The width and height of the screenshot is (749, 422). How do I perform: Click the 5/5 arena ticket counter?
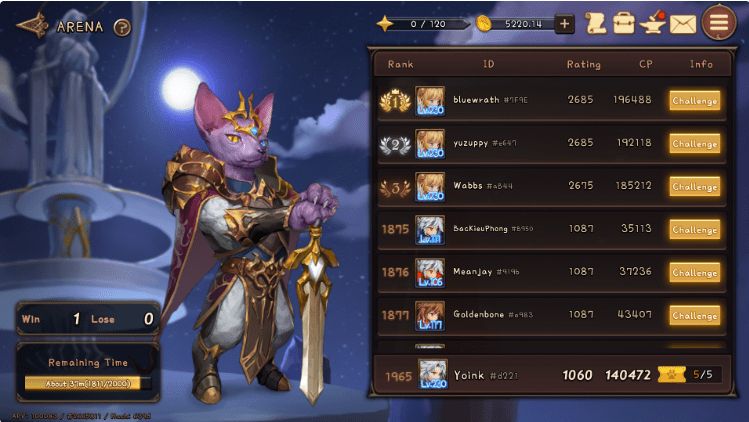coord(698,376)
